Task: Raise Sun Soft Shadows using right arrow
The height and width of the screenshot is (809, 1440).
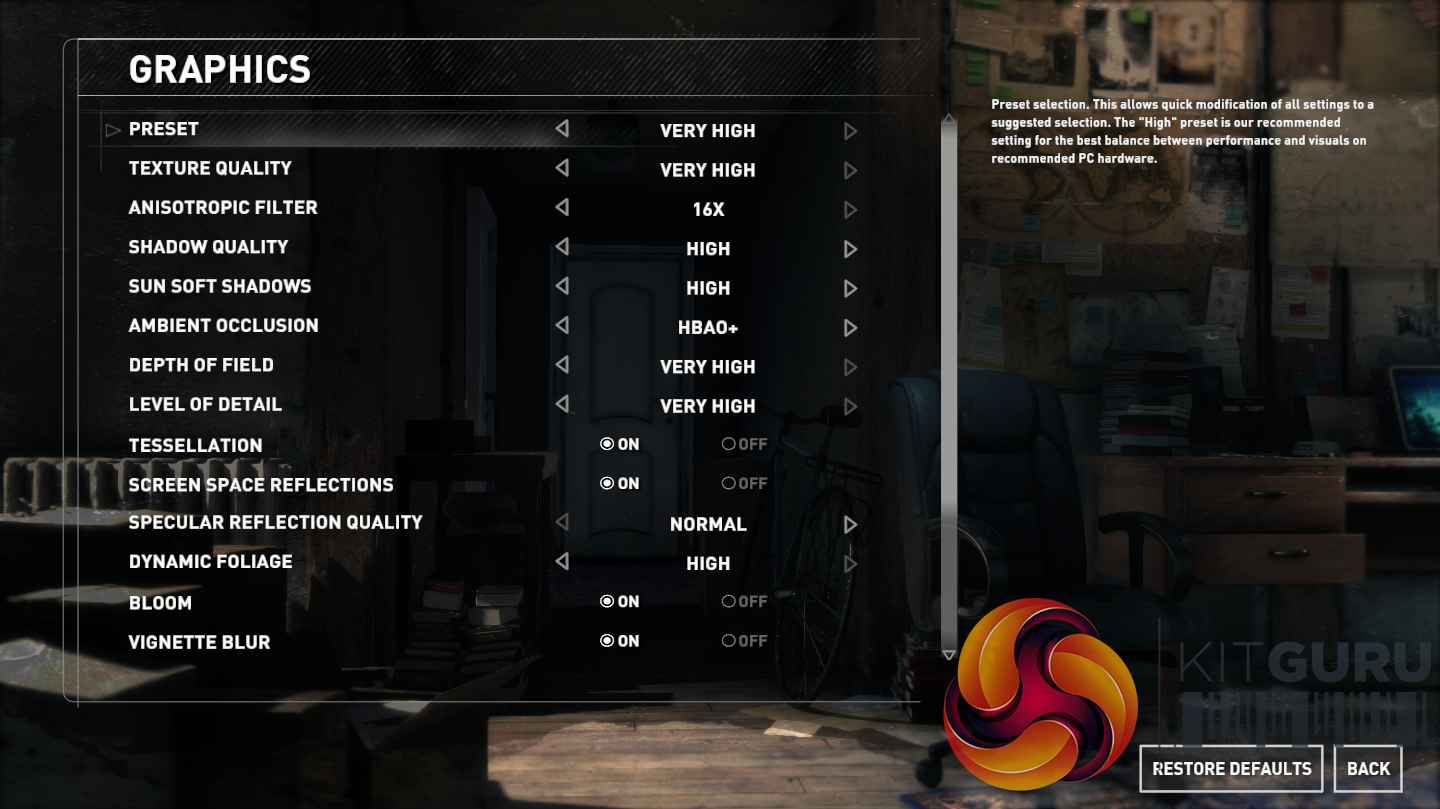Action: coord(850,288)
